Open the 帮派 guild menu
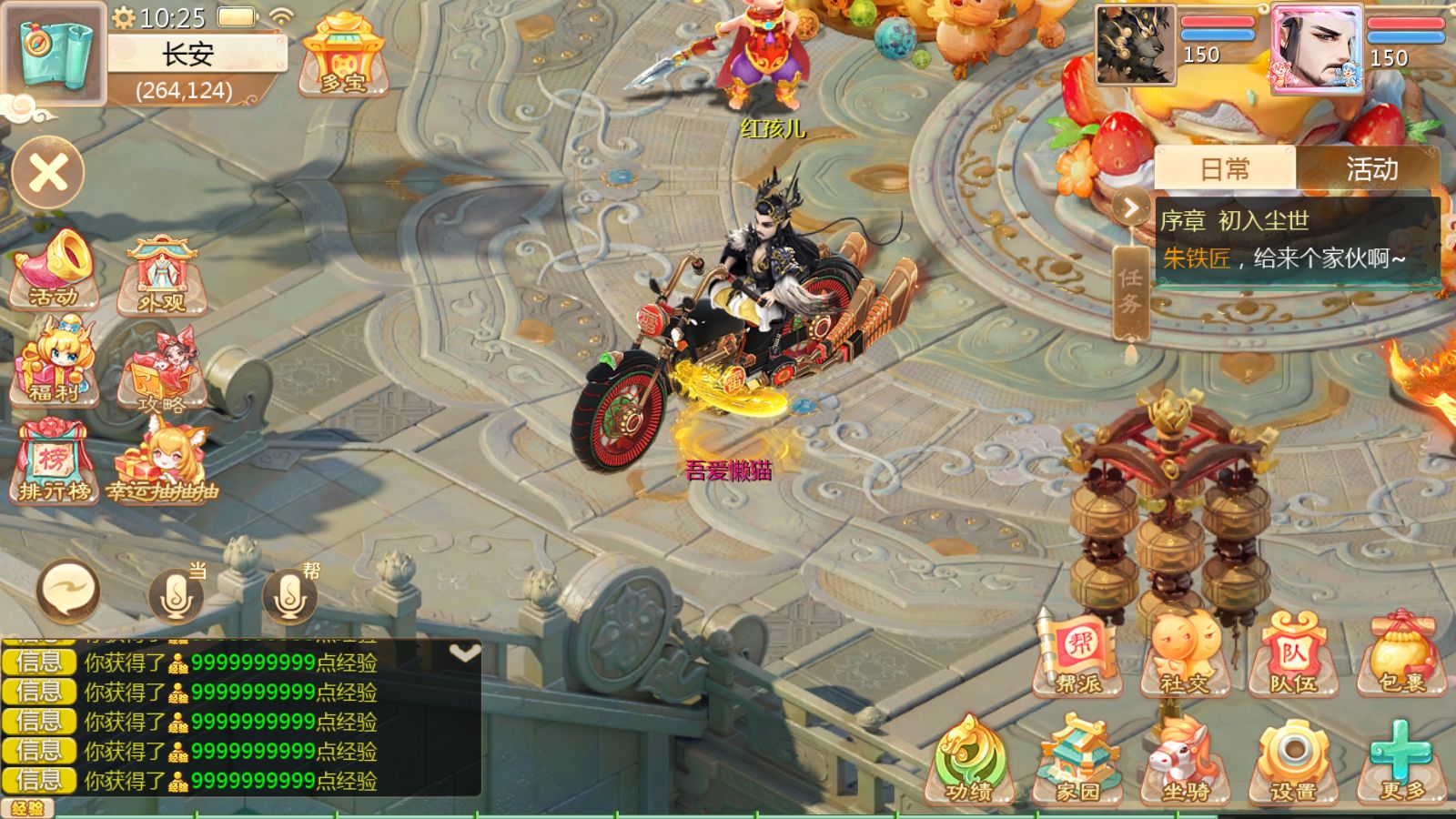Screen dimensions: 1456x819 click(1080, 655)
